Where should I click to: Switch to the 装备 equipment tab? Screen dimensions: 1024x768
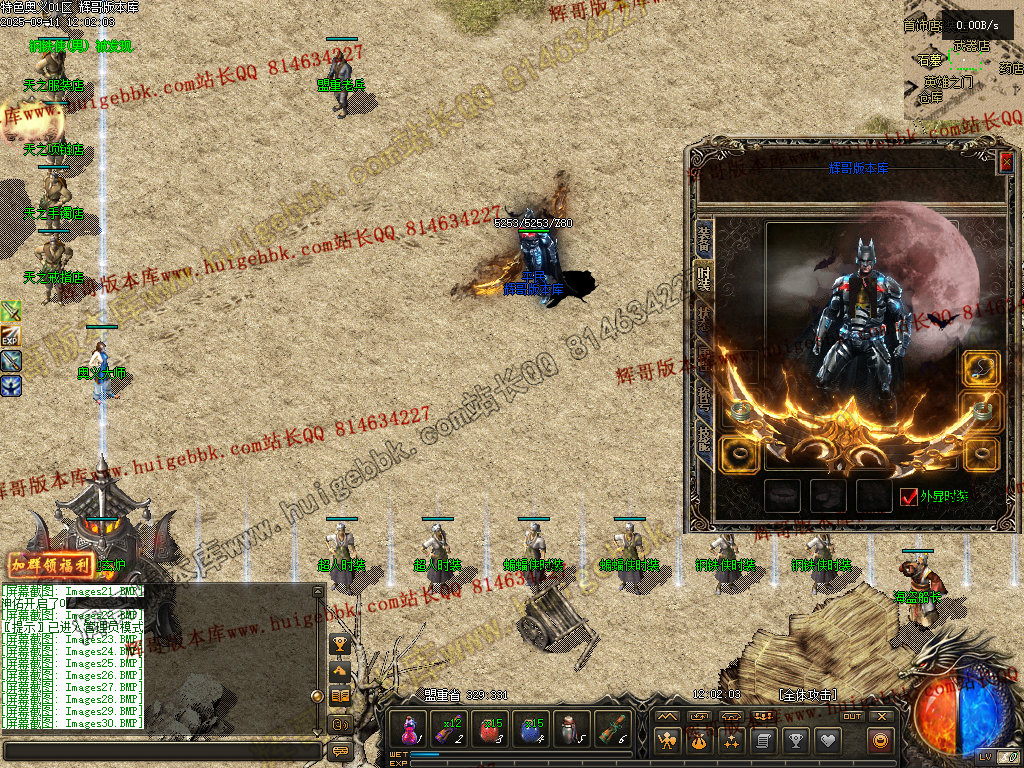coord(703,238)
